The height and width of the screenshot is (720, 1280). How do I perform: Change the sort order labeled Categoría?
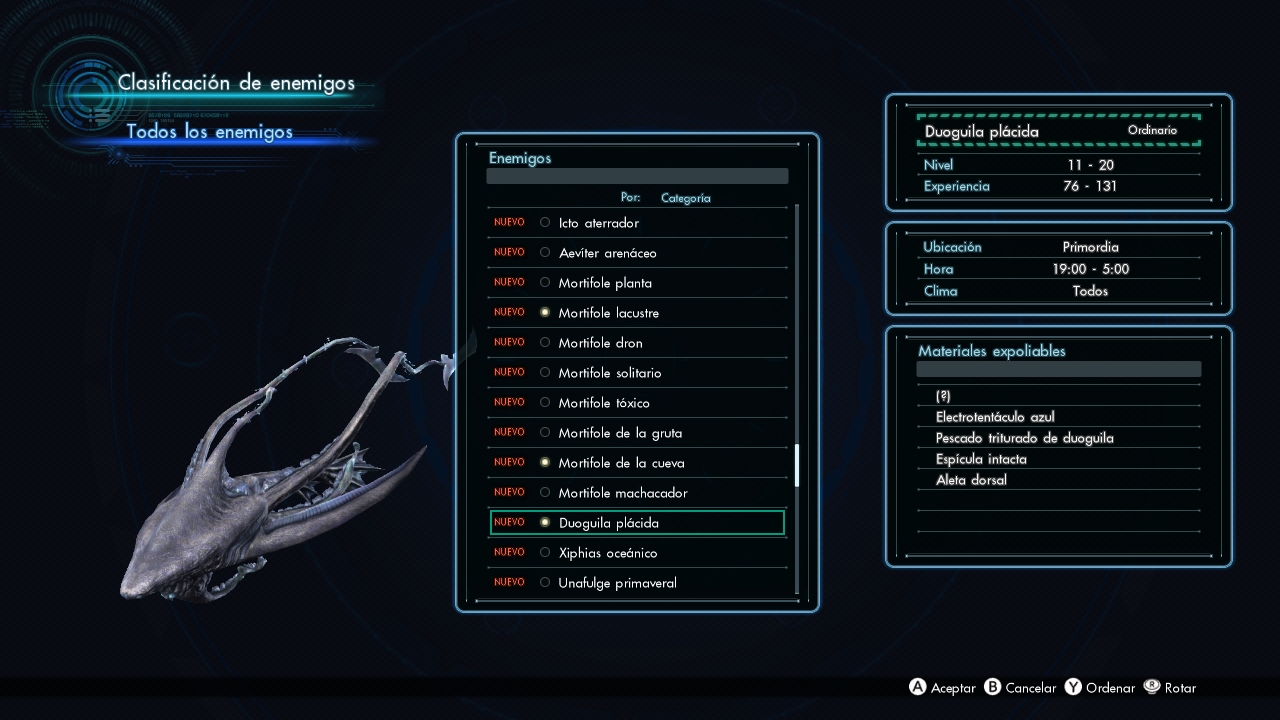[x=685, y=198]
